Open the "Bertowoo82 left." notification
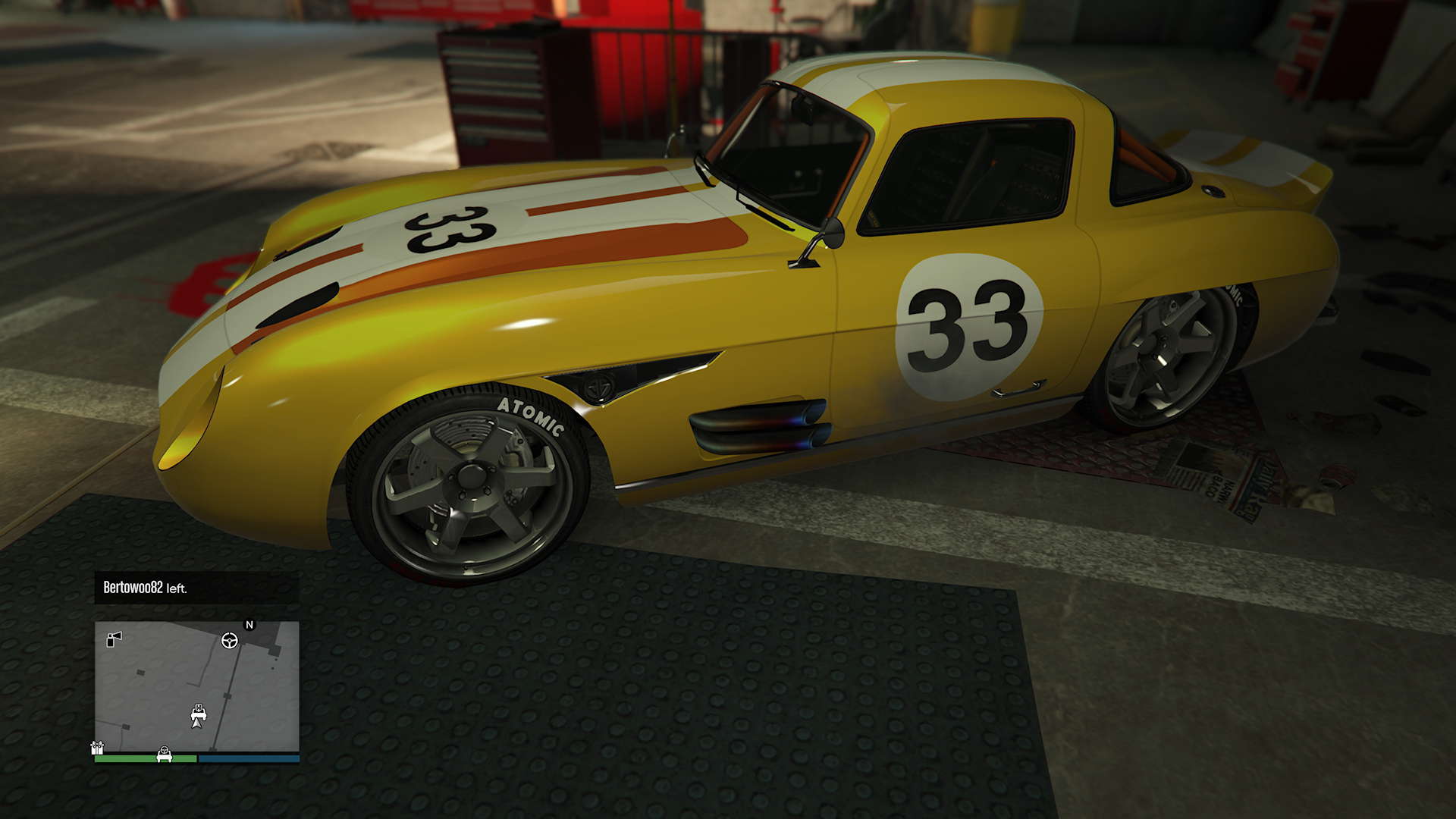1456x819 pixels. [x=196, y=588]
